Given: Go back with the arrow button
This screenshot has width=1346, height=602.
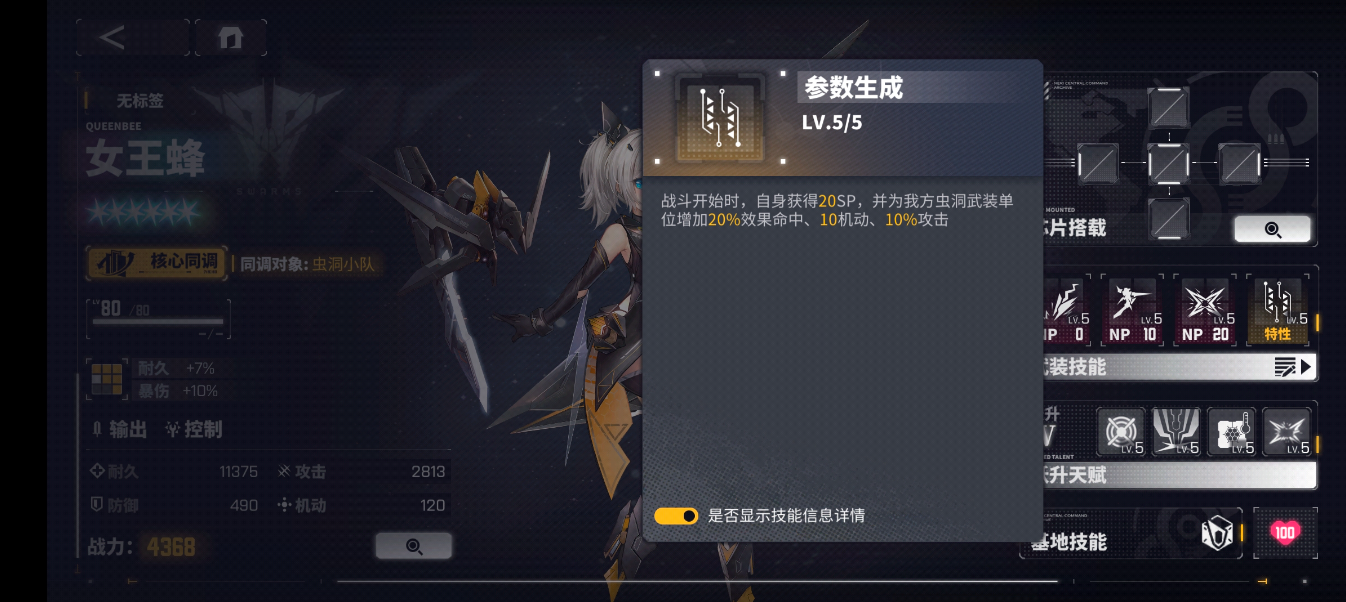Looking at the screenshot, I should (x=113, y=38).
